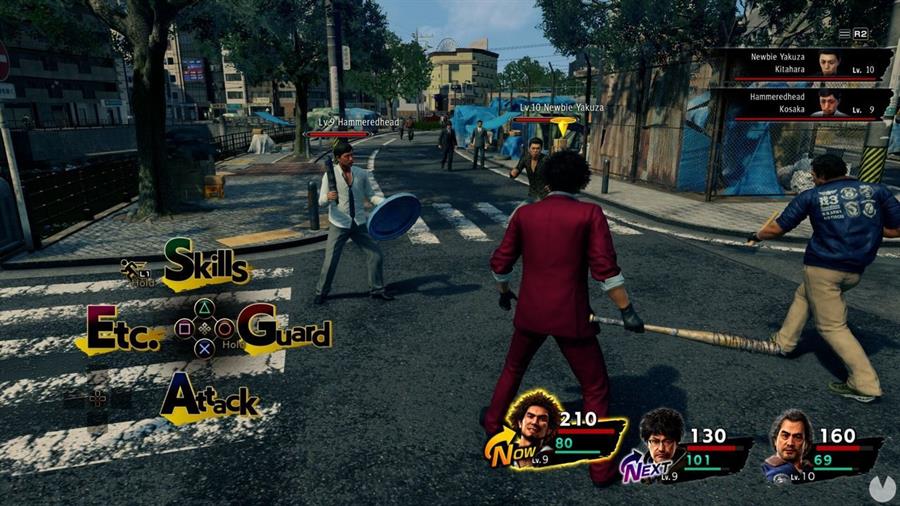900x506 pixels.
Task: Select the Guard command
Action: (x=284, y=330)
